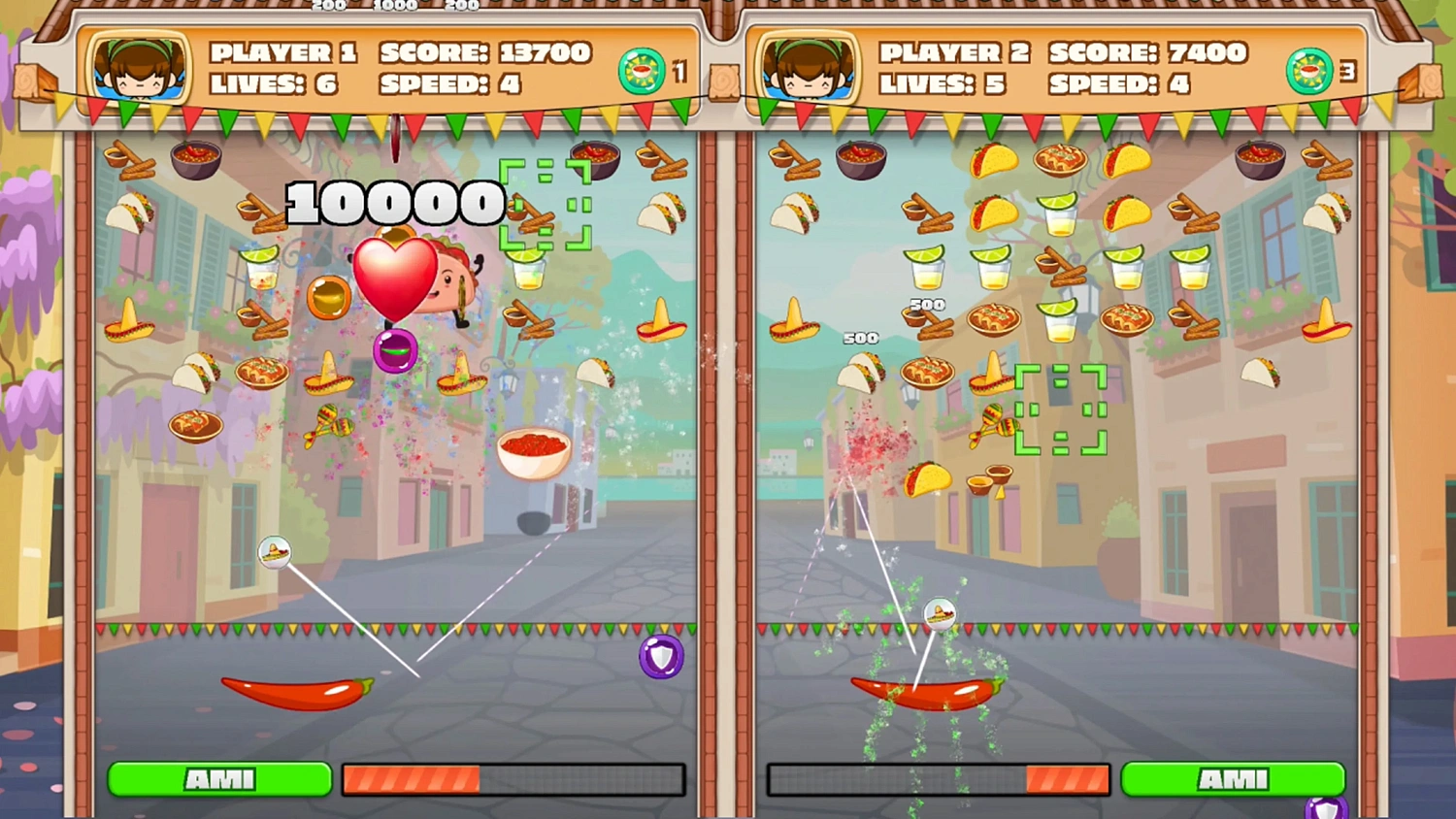The image size is (1456, 819).
Task: Click the 10000 score popup text
Action: [x=392, y=204]
